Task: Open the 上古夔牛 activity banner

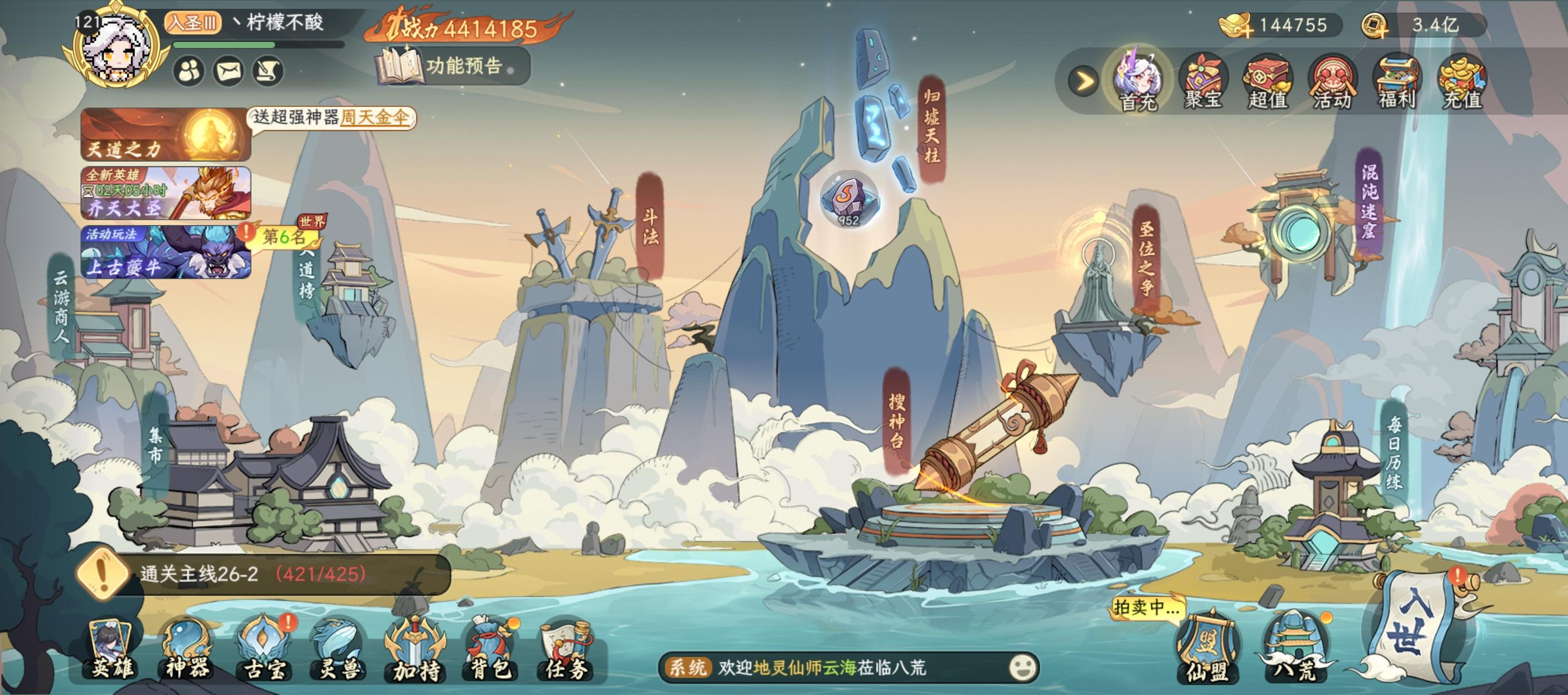Action: tap(165, 252)
